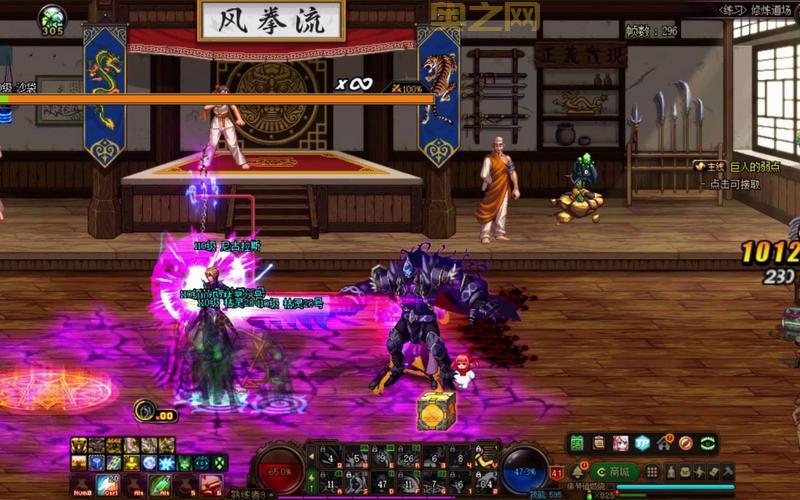Open the green calendar icon
Viewport: 800px width, 500px height.
tap(577, 443)
